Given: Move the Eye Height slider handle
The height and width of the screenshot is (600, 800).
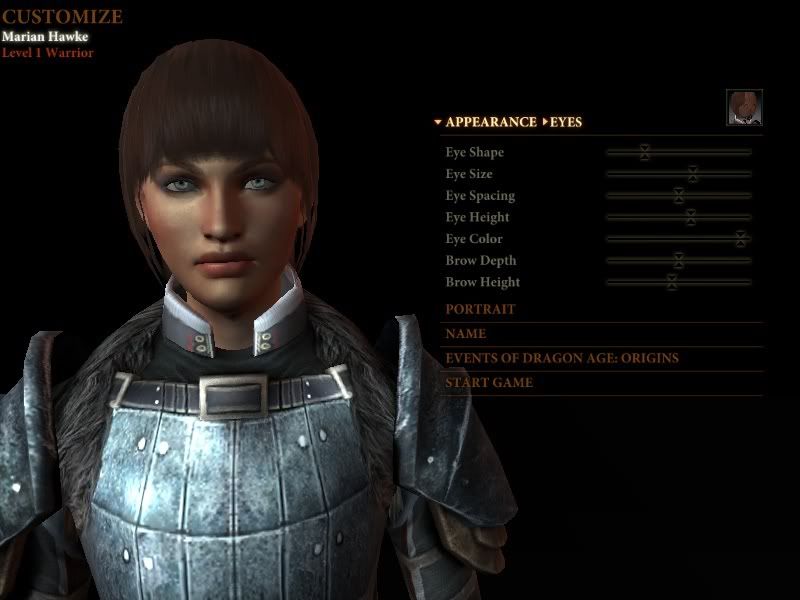Looking at the screenshot, I should [x=690, y=217].
